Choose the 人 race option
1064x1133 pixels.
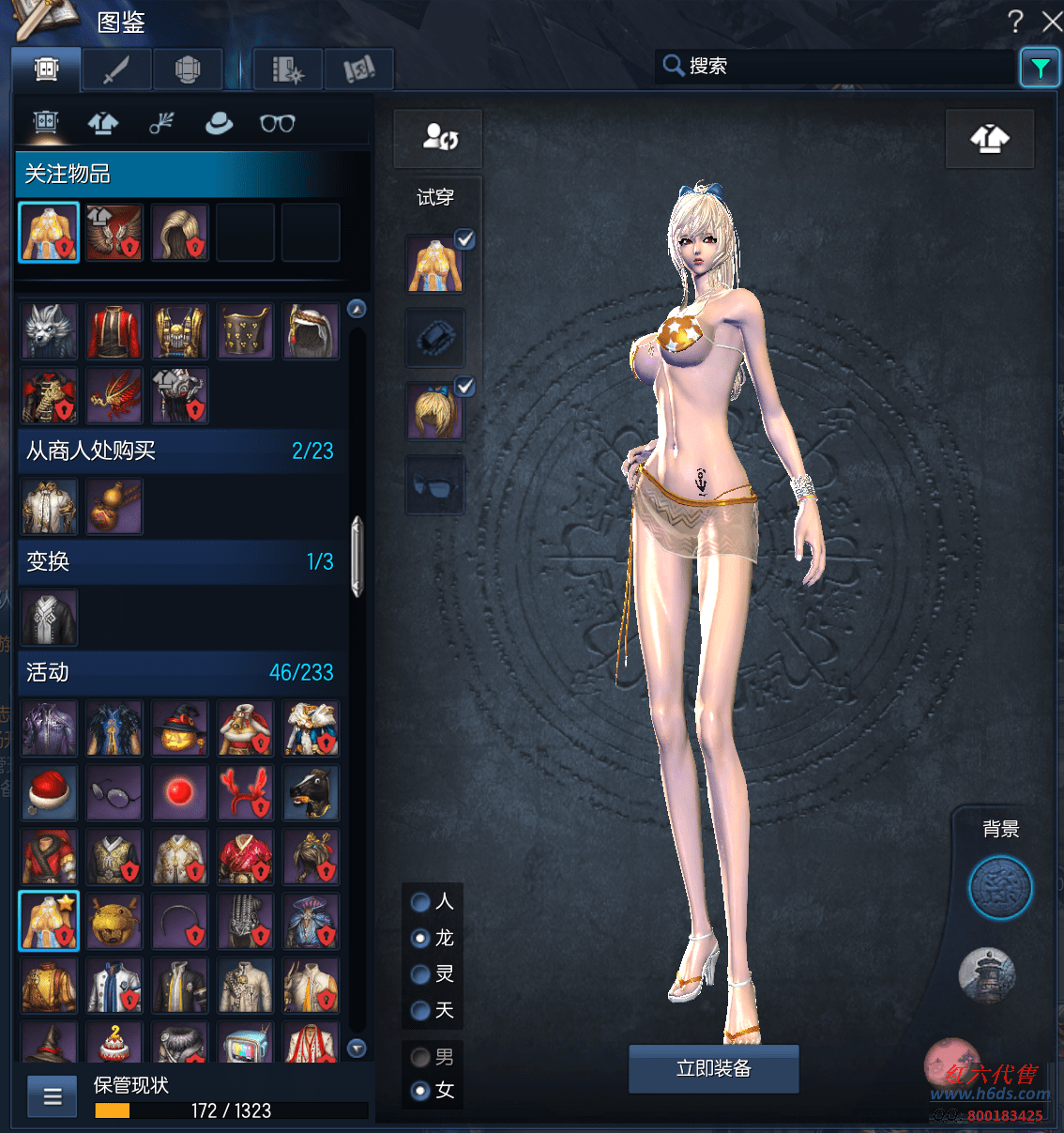(421, 902)
